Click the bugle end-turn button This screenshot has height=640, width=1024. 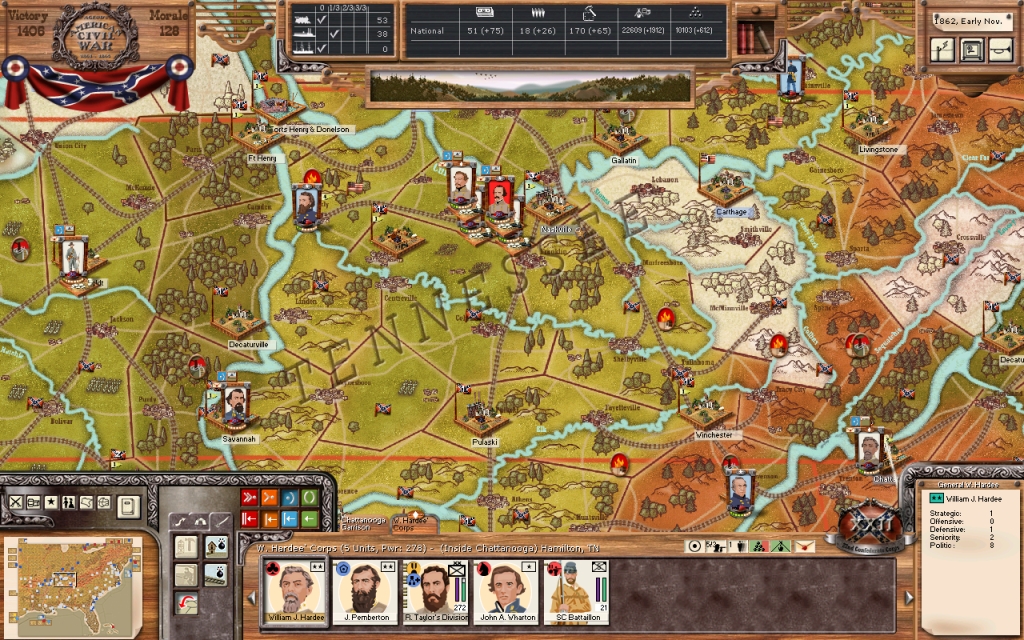pos(999,50)
